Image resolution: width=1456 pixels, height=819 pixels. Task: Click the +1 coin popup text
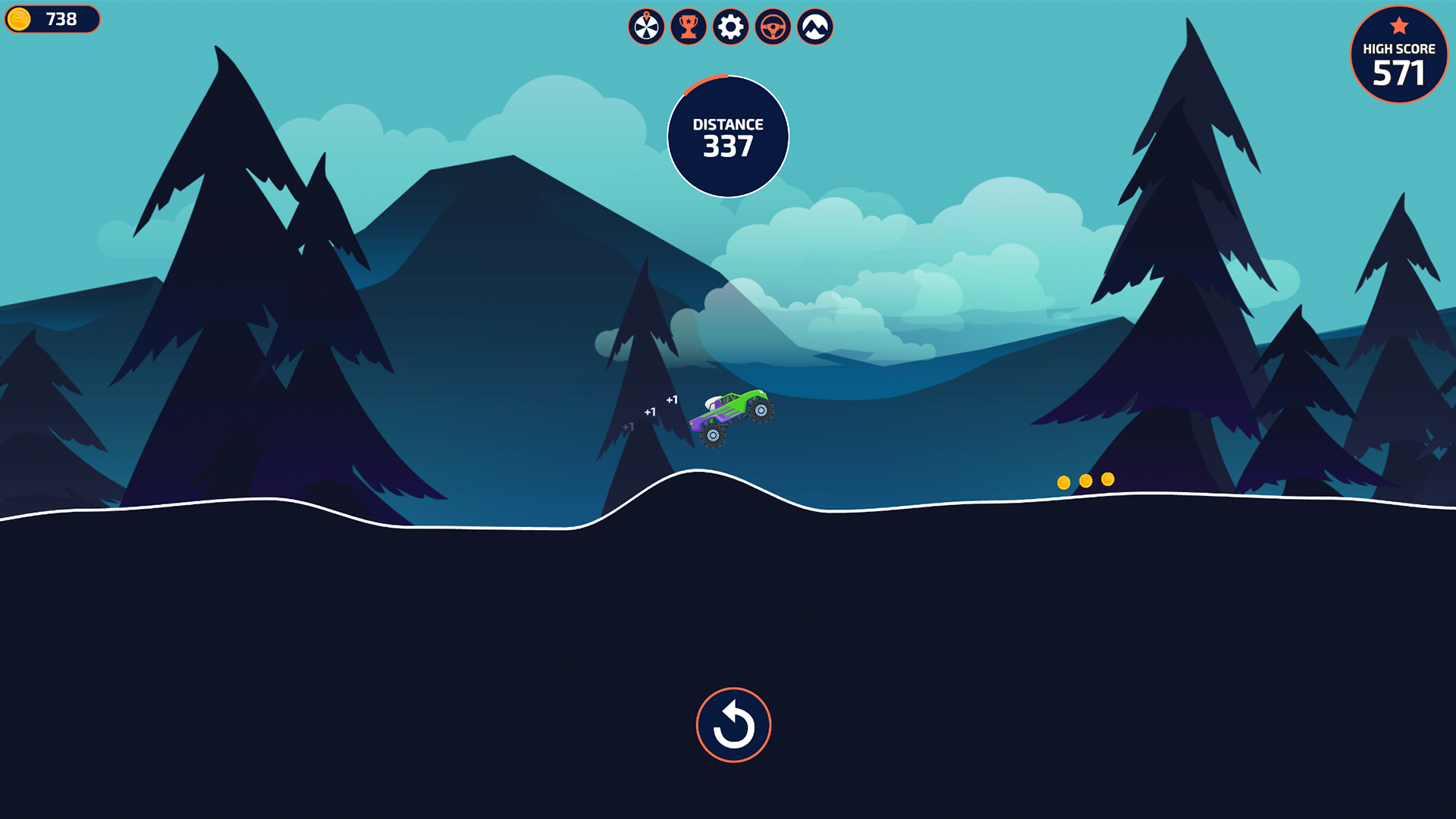(x=672, y=398)
